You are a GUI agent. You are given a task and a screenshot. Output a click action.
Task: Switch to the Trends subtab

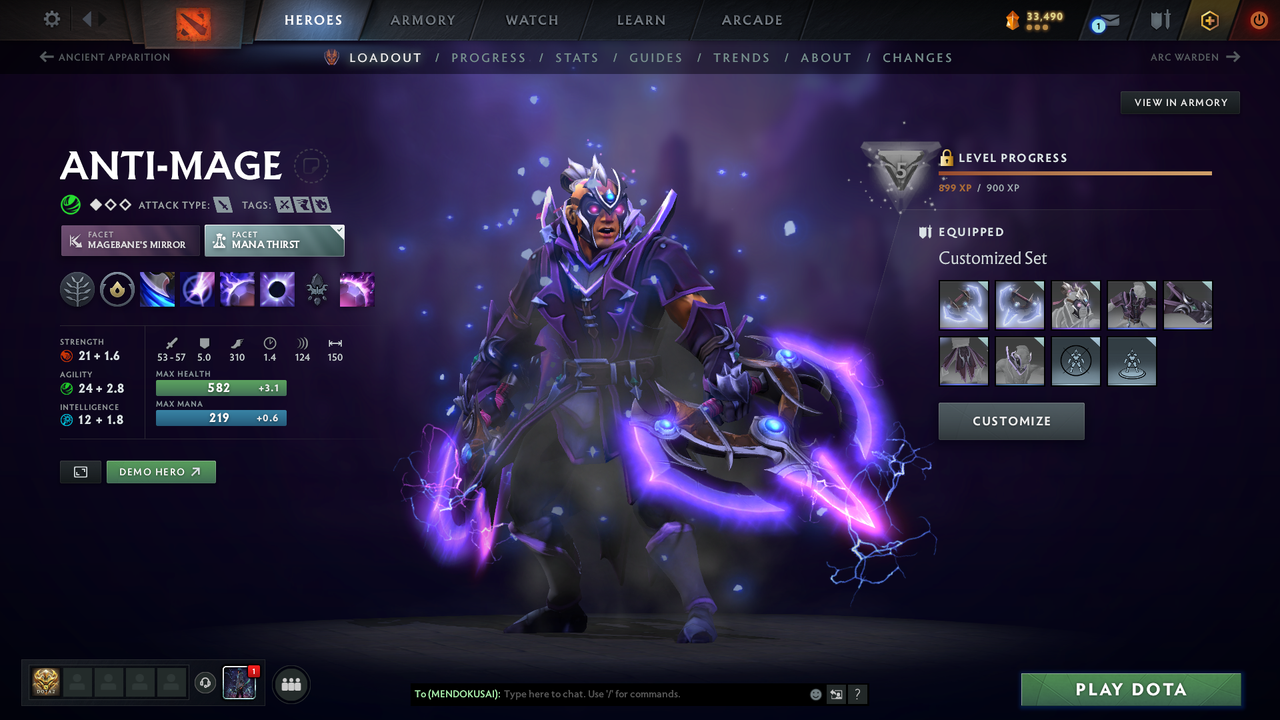click(x=741, y=58)
